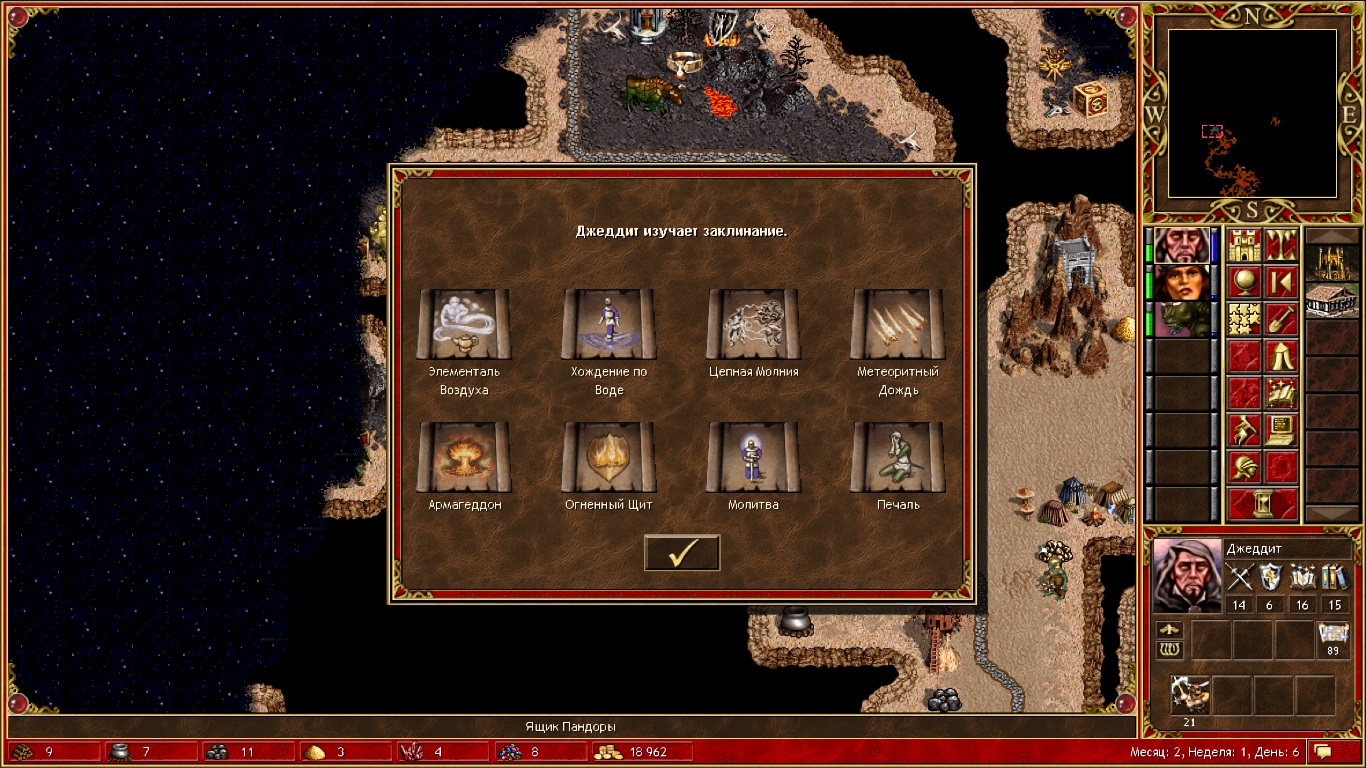Open system options computer button
The image size is (1366, 768).
coord(1281,430)
